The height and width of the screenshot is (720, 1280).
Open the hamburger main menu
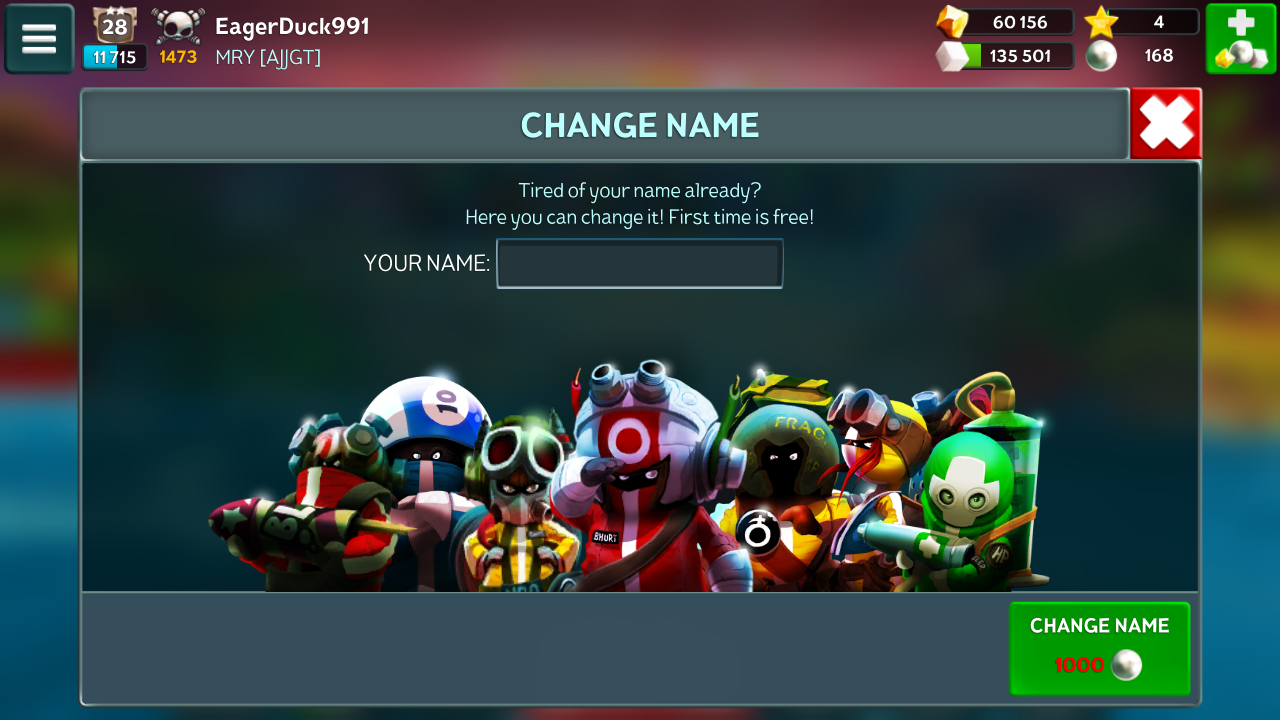click(x=39, y=39)
